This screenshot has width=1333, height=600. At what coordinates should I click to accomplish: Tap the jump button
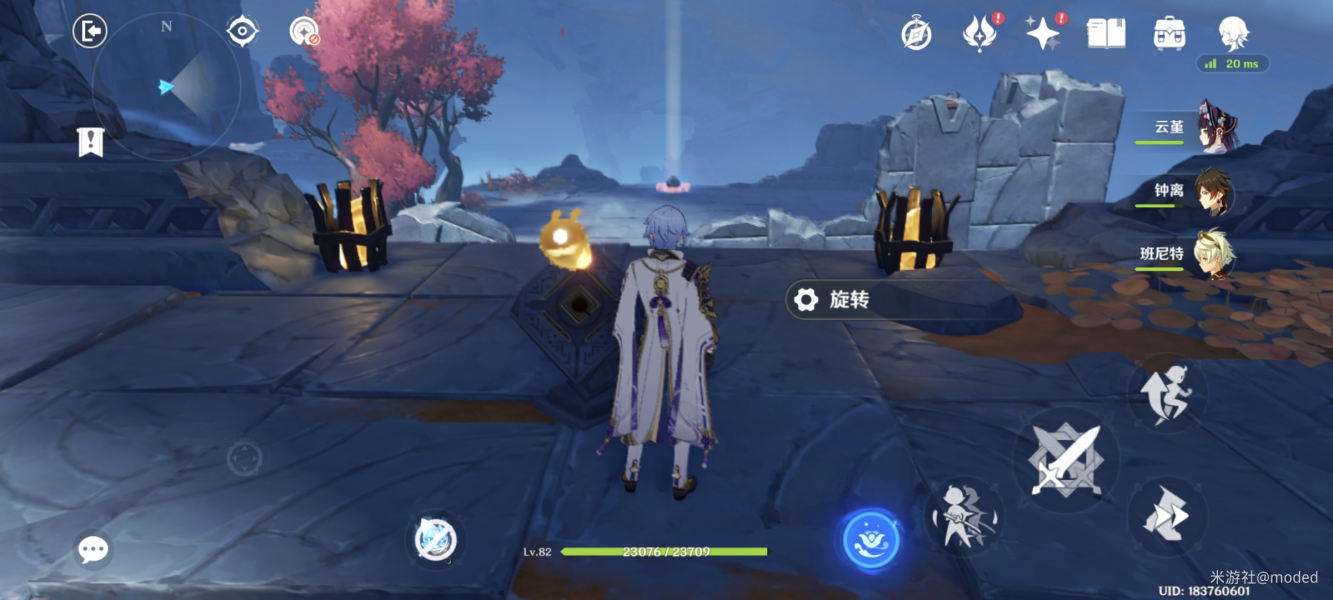(1166, 393)
